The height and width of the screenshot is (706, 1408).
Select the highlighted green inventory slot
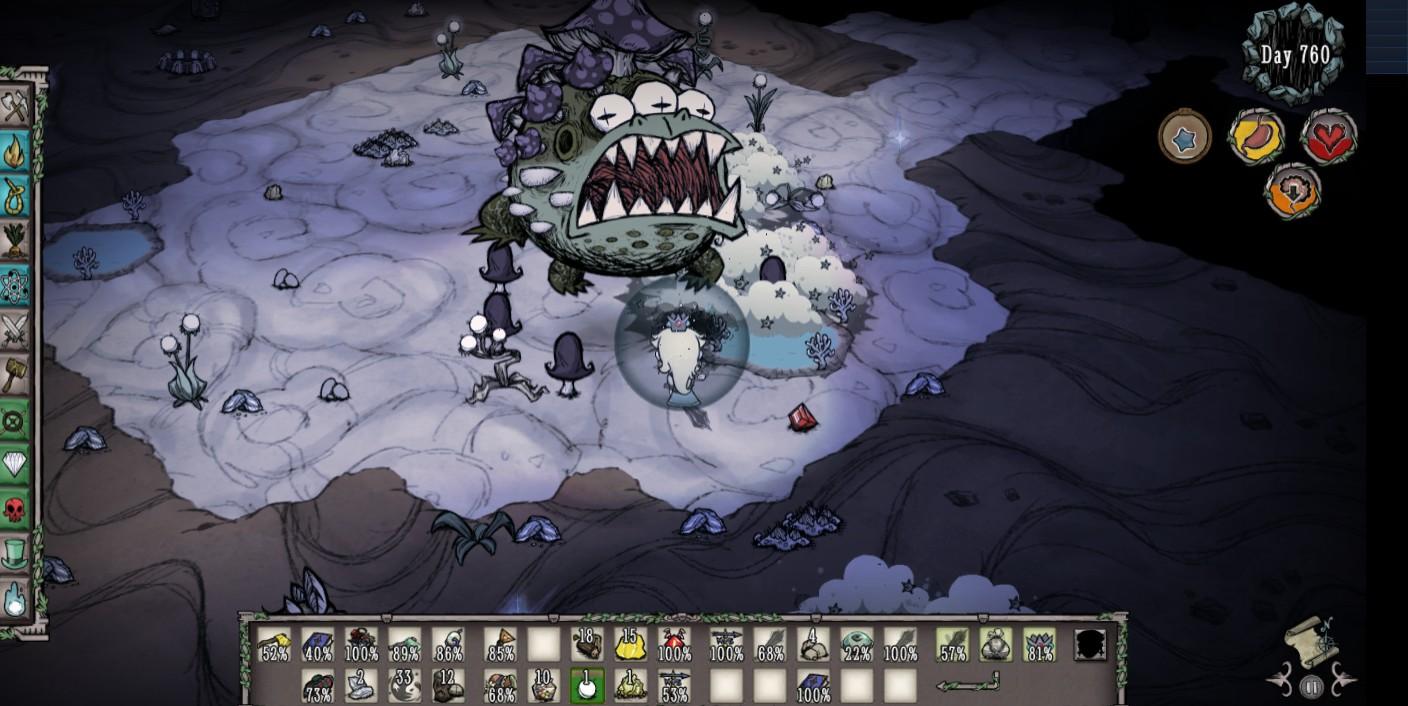pos(587,686)
